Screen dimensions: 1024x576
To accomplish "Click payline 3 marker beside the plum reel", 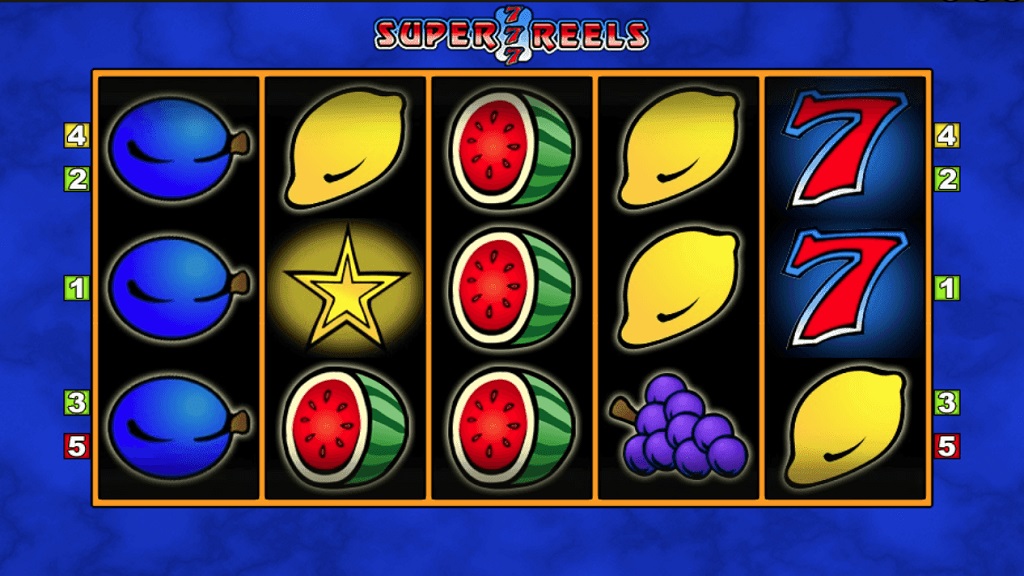I will pyautogui.click(x=77, y=403).
